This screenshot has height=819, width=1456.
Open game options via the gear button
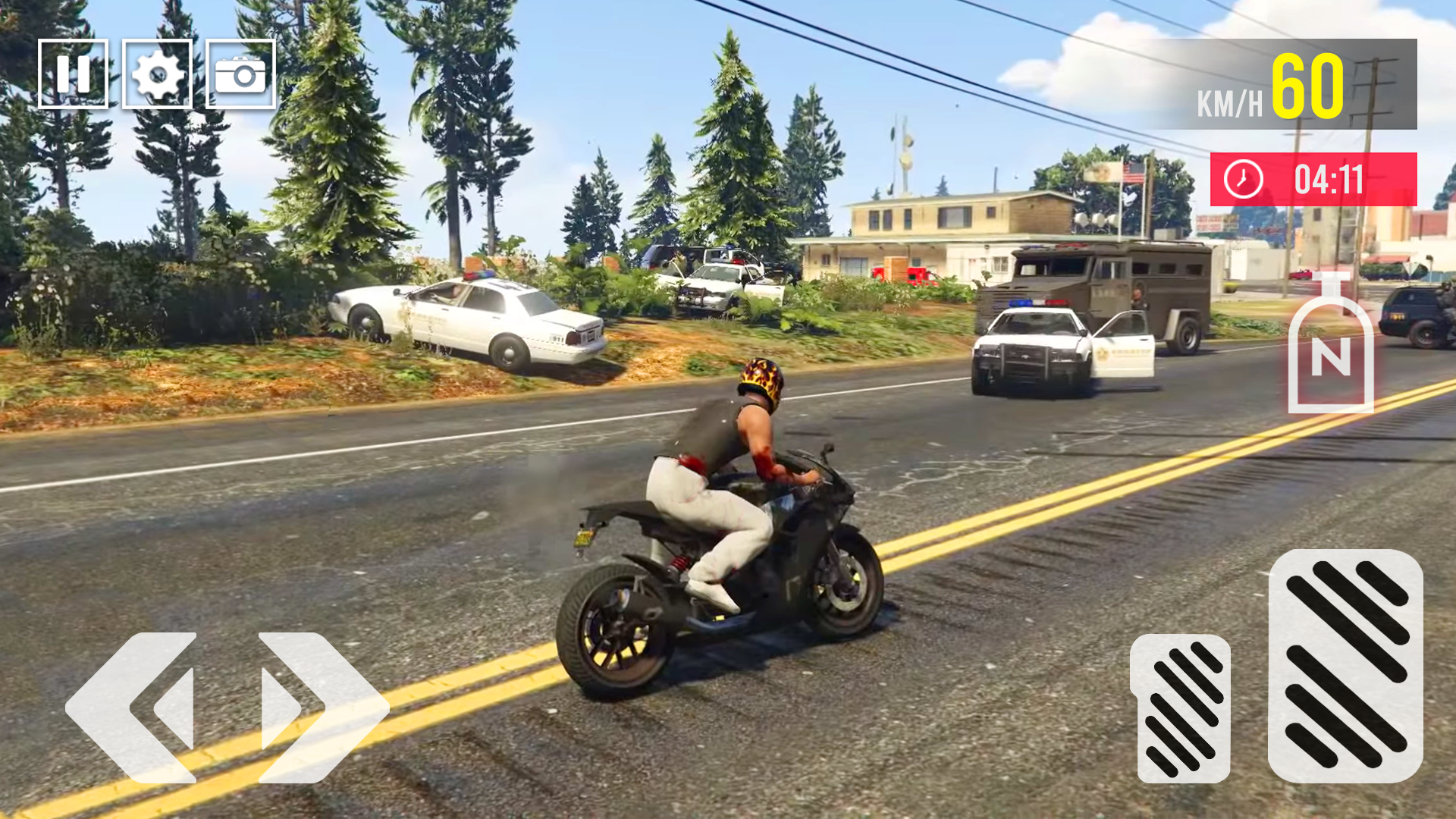click(x=158, y=74)
